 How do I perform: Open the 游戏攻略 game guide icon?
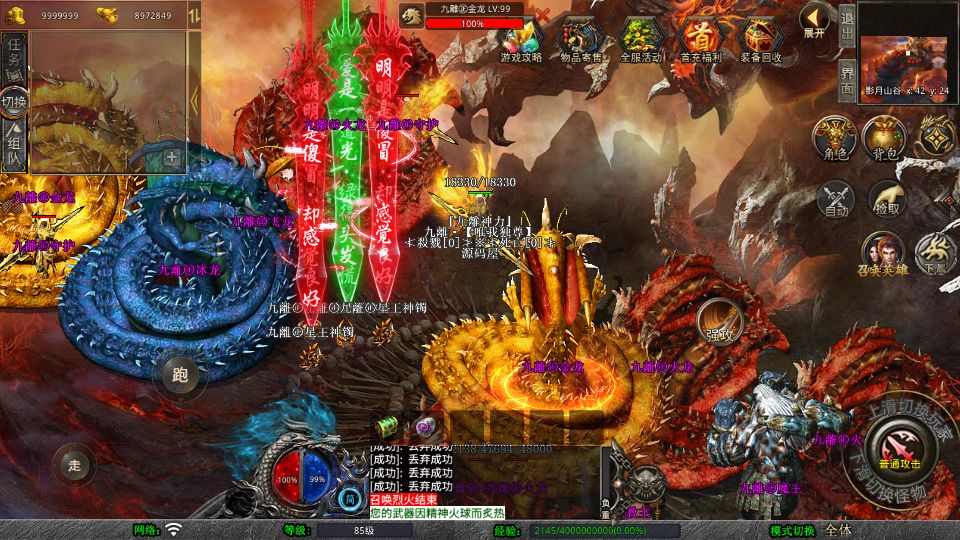521,40
